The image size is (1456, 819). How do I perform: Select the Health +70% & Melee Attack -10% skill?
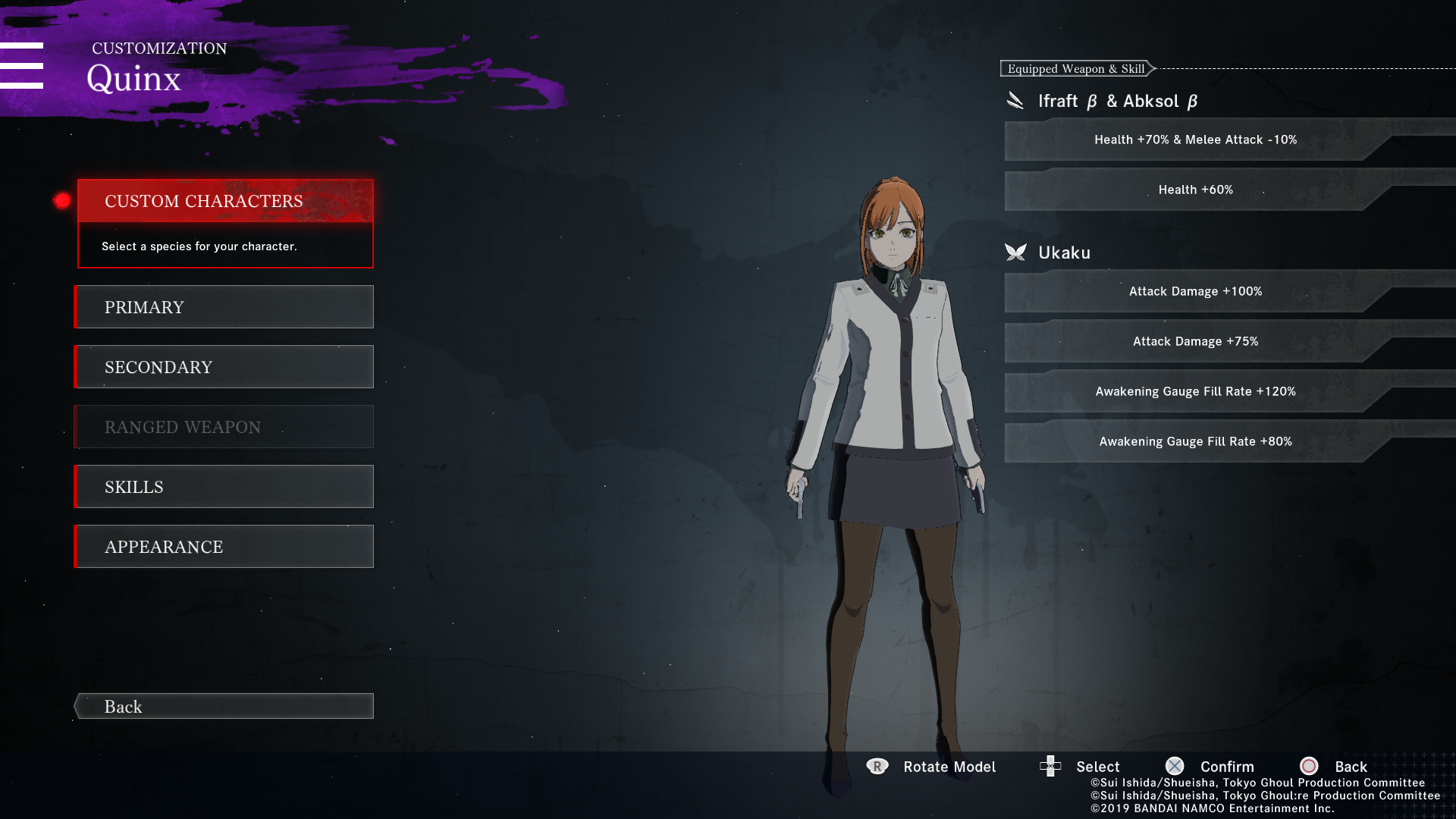pyautogui.click(x=1195, y=140)
